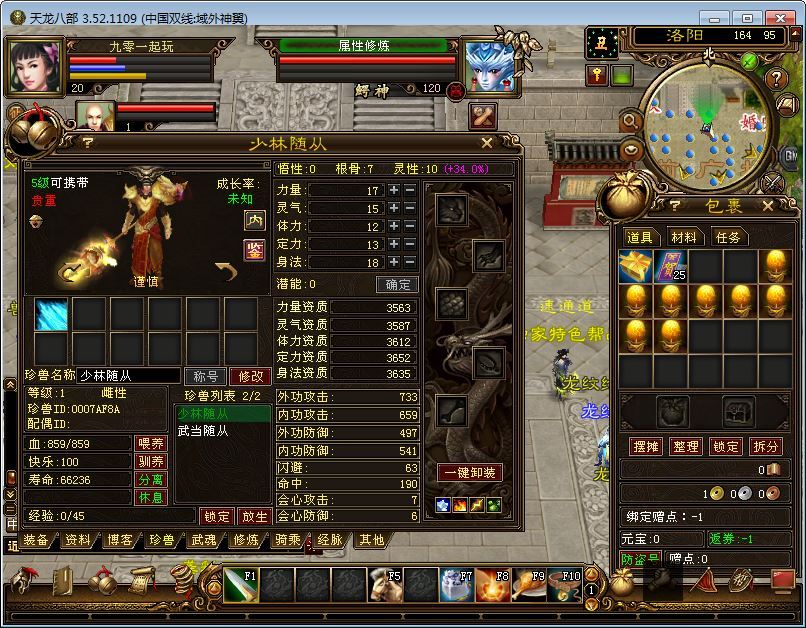Select the gold gift box item

click(635, 265)
